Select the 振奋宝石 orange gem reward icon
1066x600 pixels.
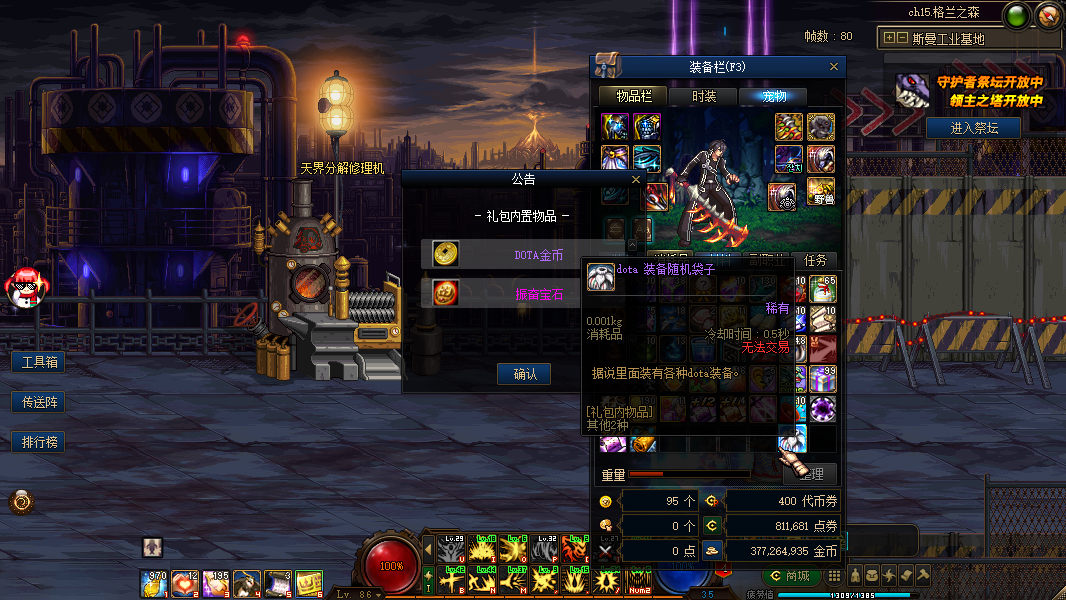446,292
